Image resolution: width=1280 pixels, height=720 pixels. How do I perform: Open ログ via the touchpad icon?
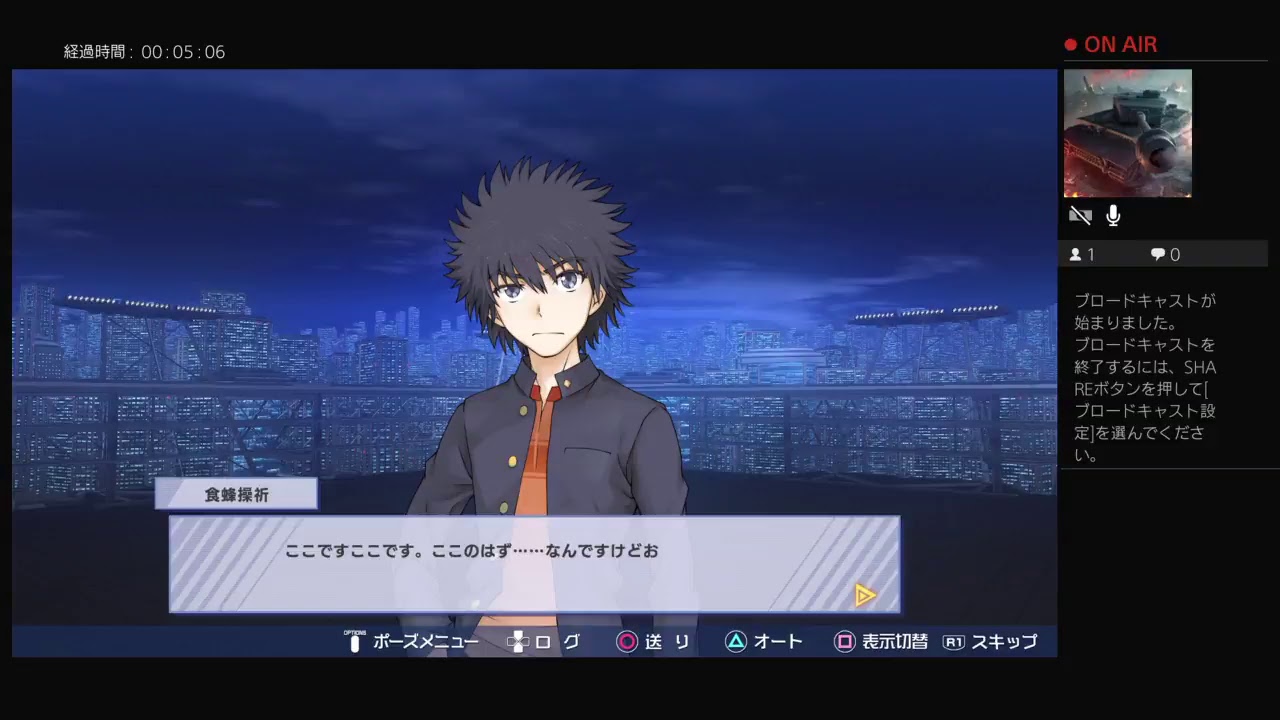tap(518, 642)
